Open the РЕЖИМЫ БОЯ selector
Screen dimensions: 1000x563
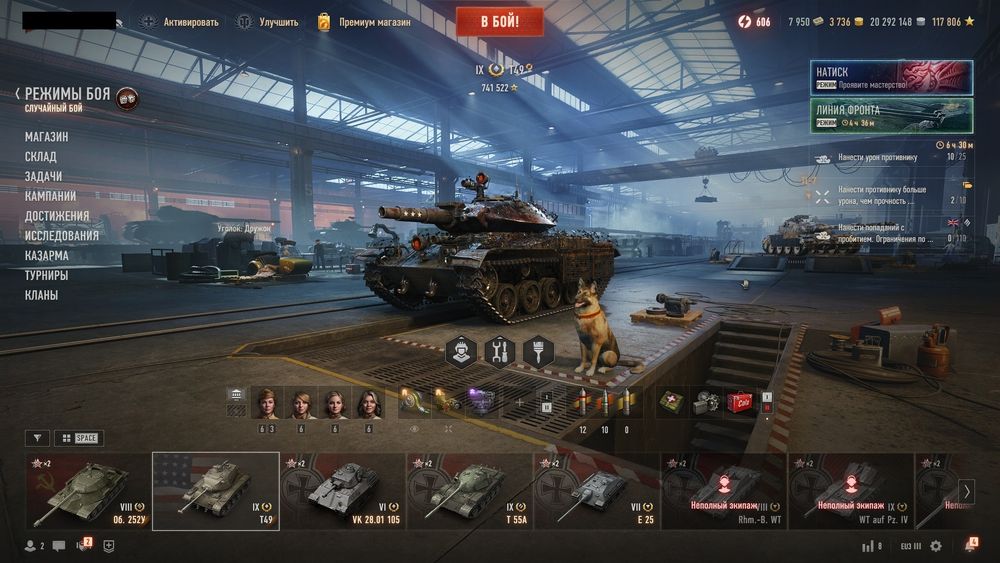67,94
